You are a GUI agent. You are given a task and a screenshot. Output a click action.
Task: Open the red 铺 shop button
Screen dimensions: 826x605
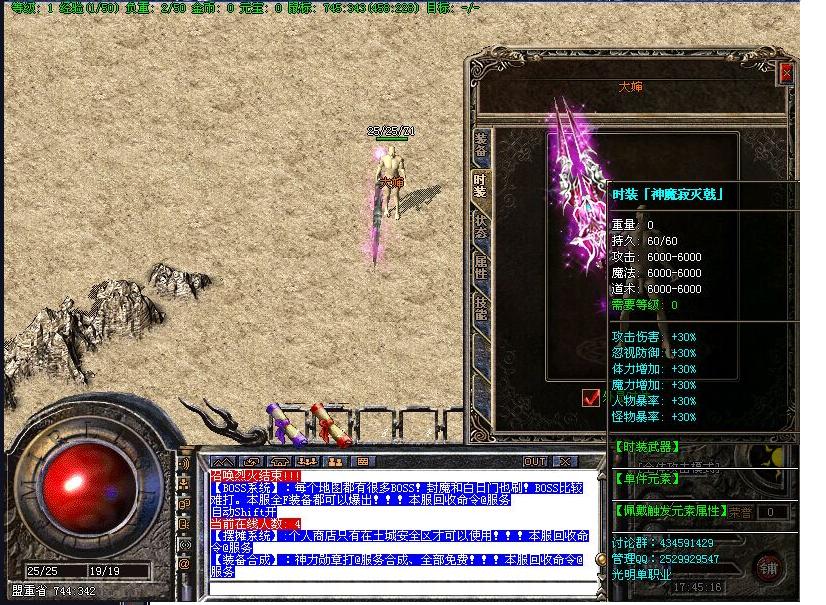[768, 567]
